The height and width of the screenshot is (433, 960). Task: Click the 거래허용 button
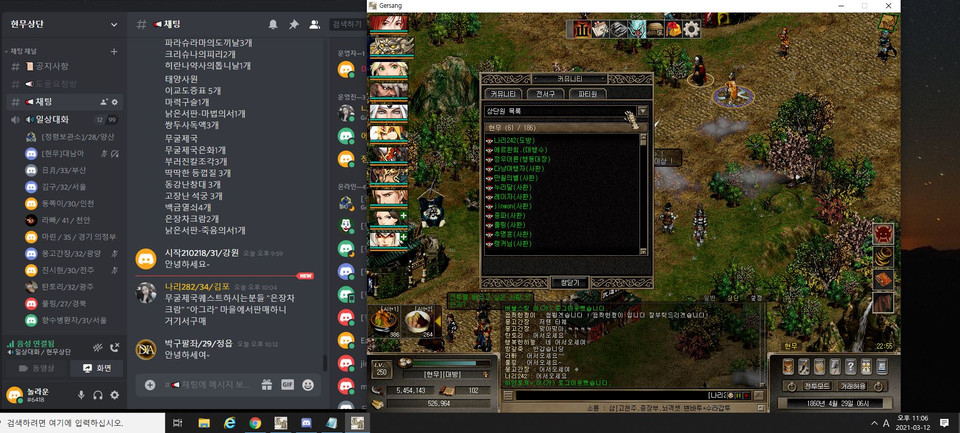tap(854, 385)
